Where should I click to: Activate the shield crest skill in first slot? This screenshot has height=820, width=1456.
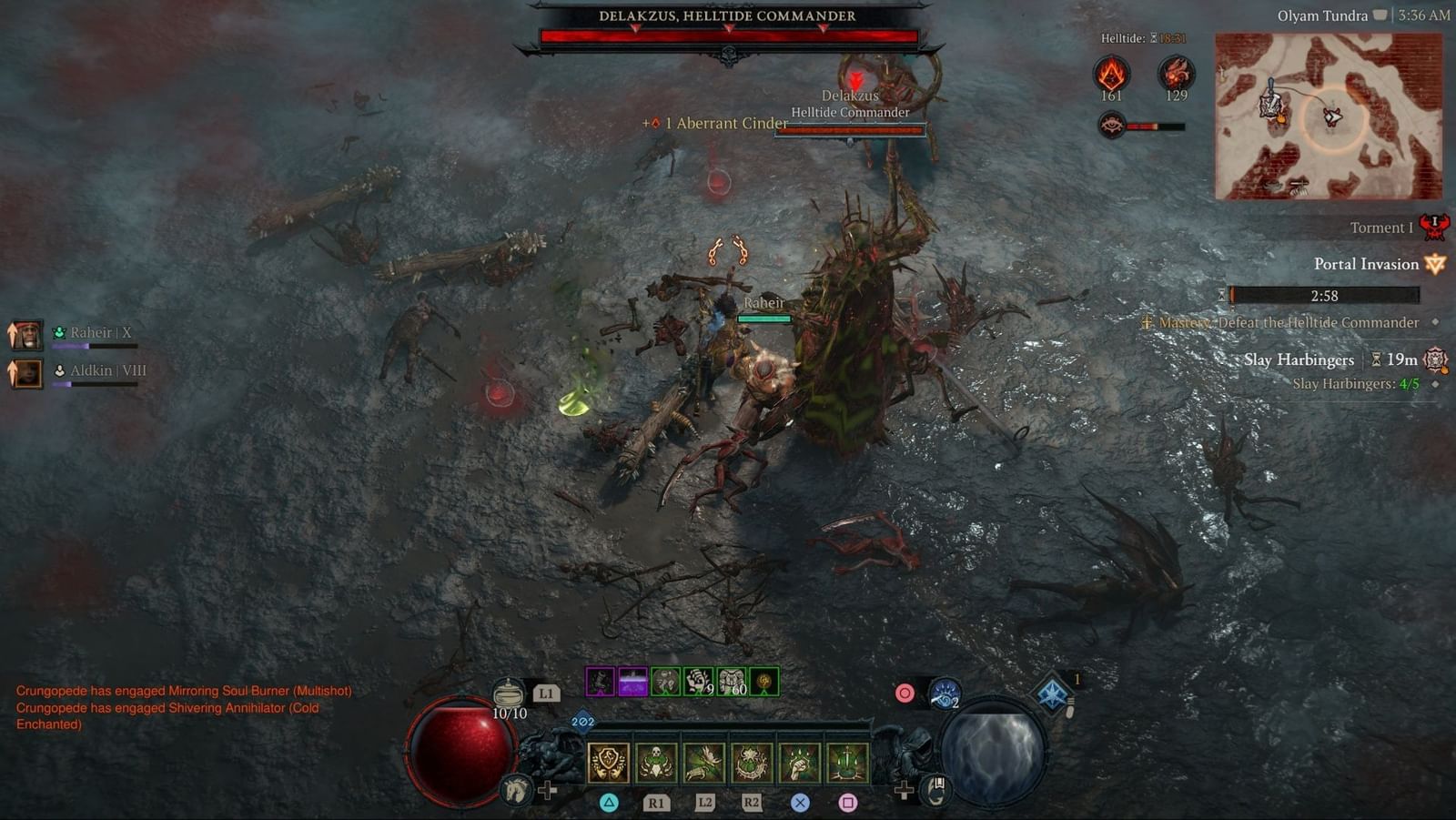608,761
